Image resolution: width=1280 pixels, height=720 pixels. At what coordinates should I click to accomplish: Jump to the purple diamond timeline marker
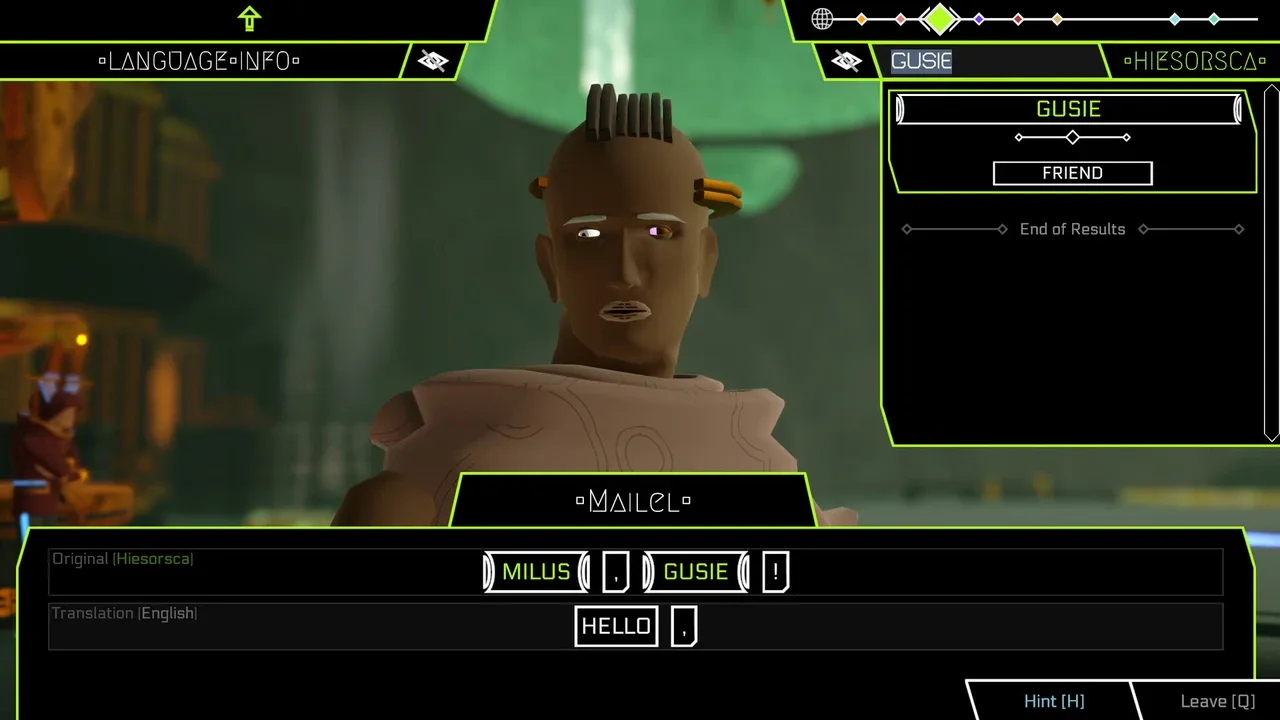(x=979, y=19)
